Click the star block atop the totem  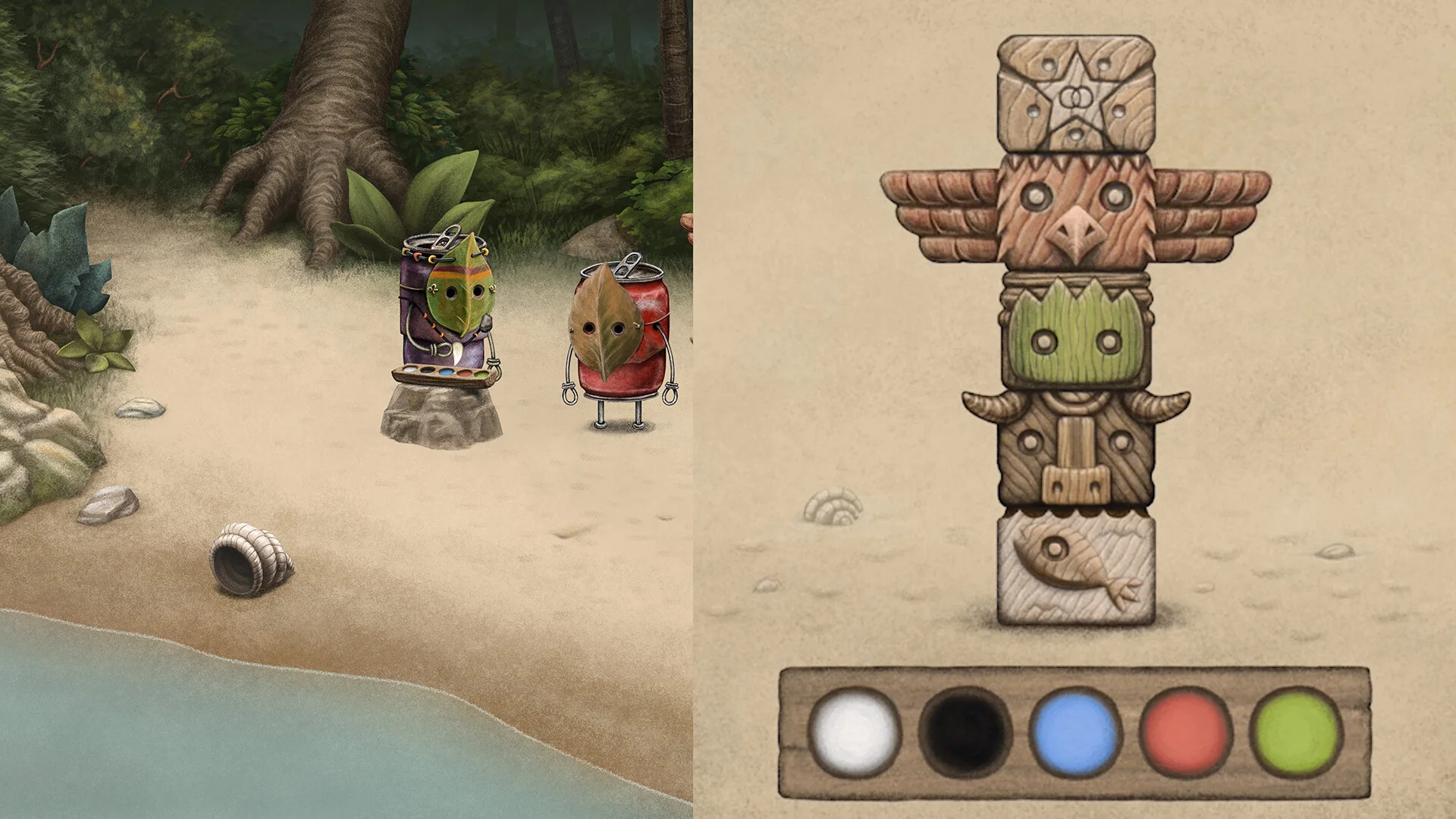click(1076, 94)
